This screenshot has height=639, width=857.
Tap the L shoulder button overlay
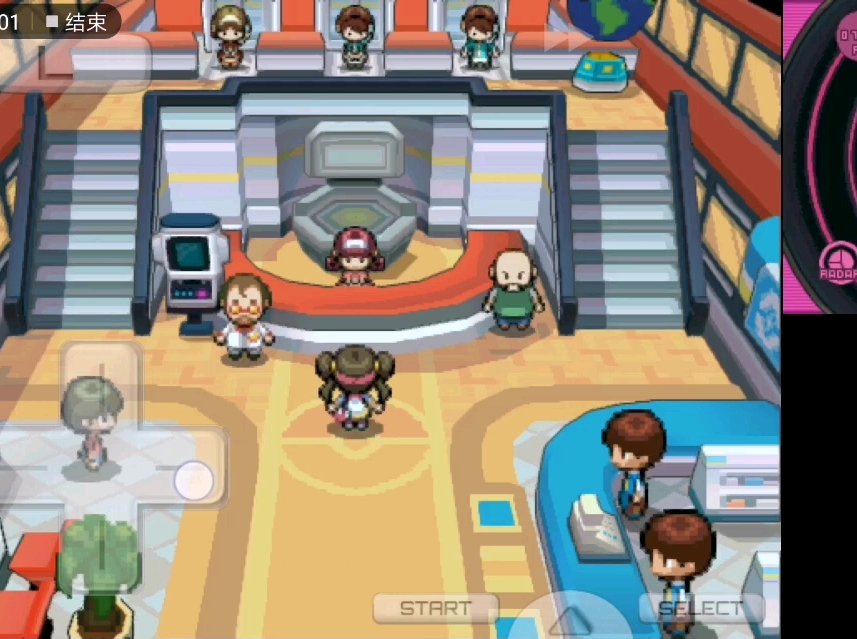click(93, 62)
